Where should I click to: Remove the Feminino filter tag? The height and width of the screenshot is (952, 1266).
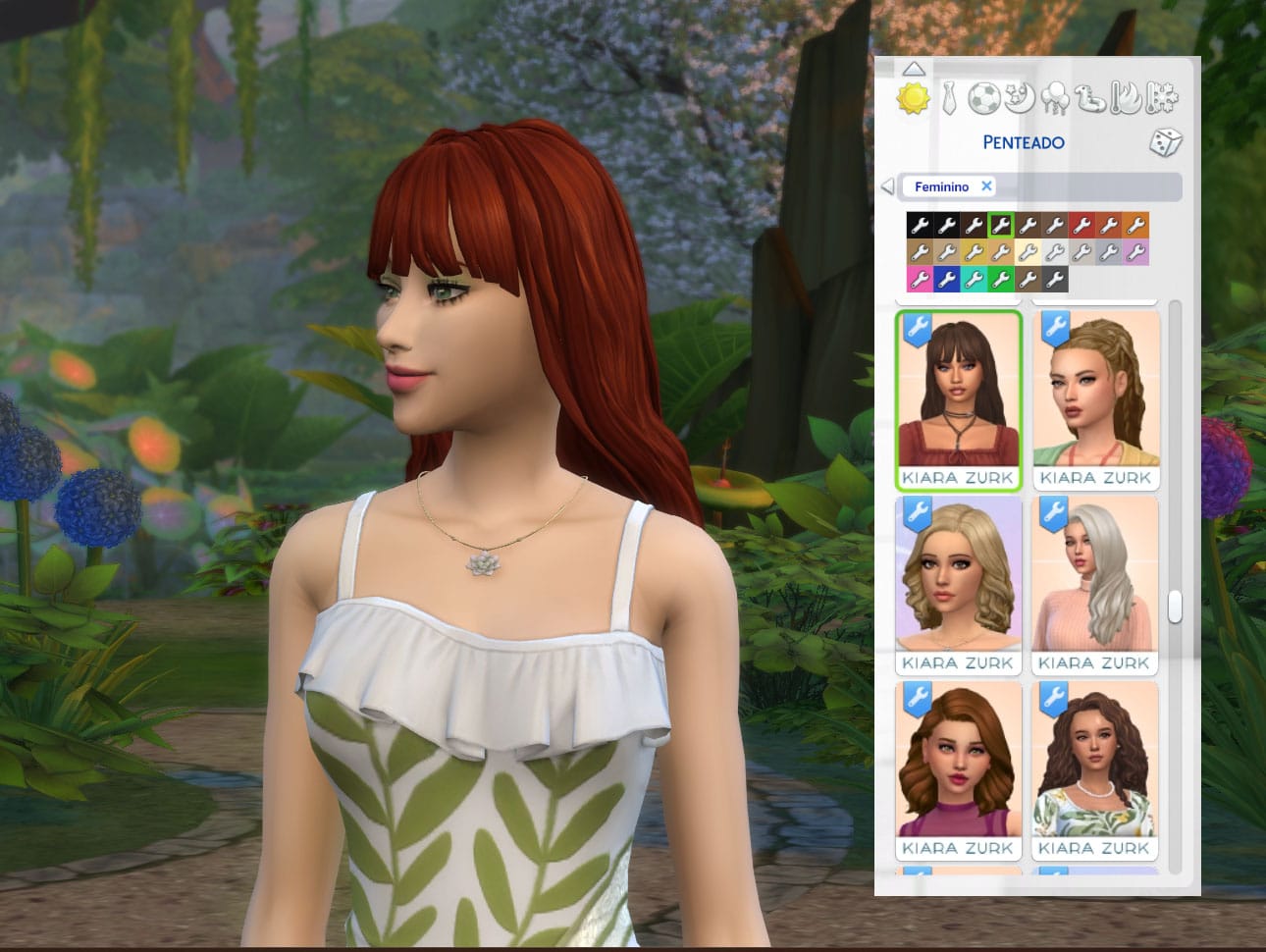tap(986, 185)
